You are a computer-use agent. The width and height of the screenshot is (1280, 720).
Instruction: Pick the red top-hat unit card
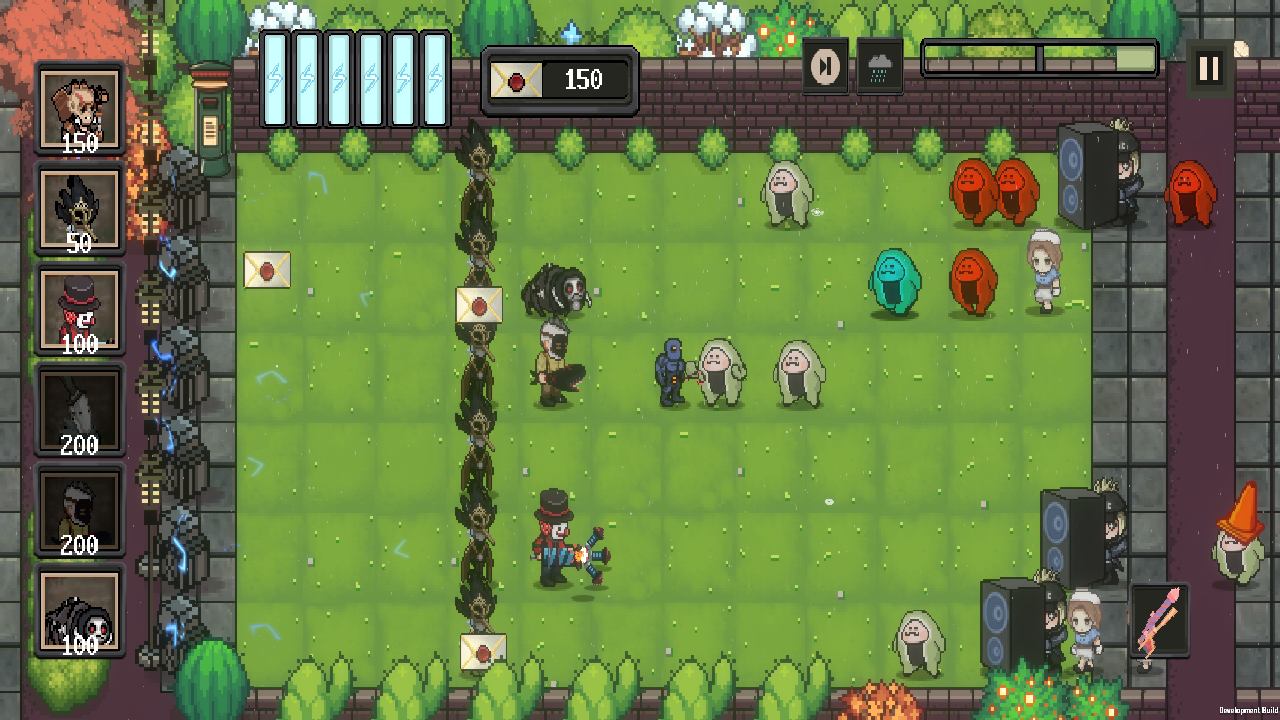(x=79, y=310)
